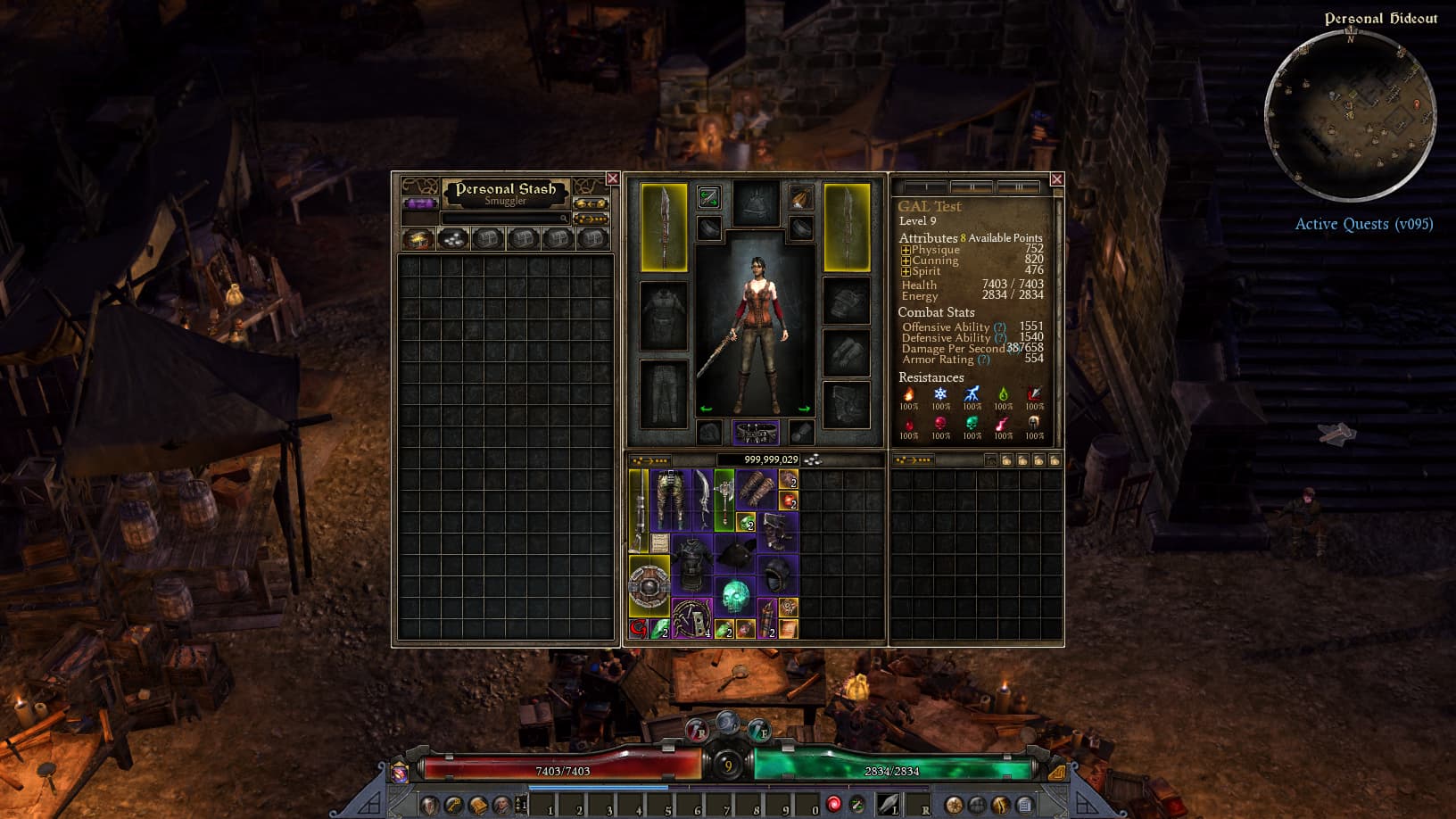Pick up the round wooden shield
1456x819 pixels.
[649, 586]
